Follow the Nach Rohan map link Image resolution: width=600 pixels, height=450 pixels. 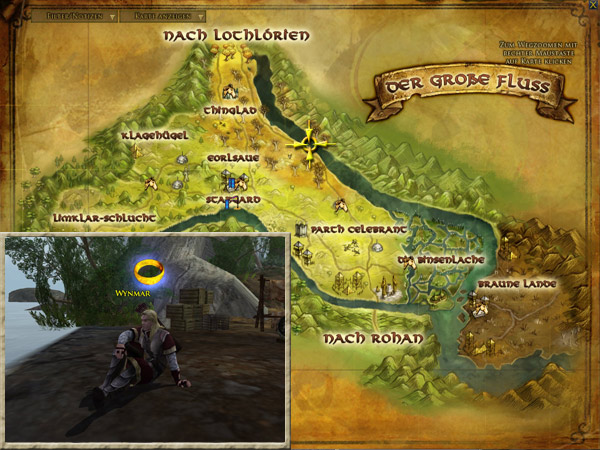(x=370, y=339)
